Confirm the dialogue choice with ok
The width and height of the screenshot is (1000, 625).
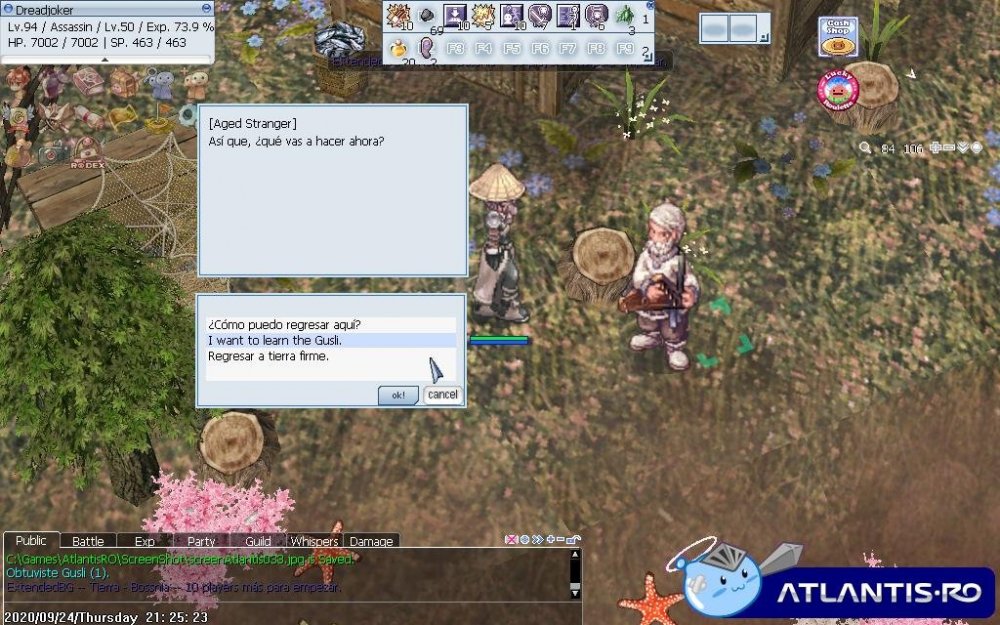398,395
